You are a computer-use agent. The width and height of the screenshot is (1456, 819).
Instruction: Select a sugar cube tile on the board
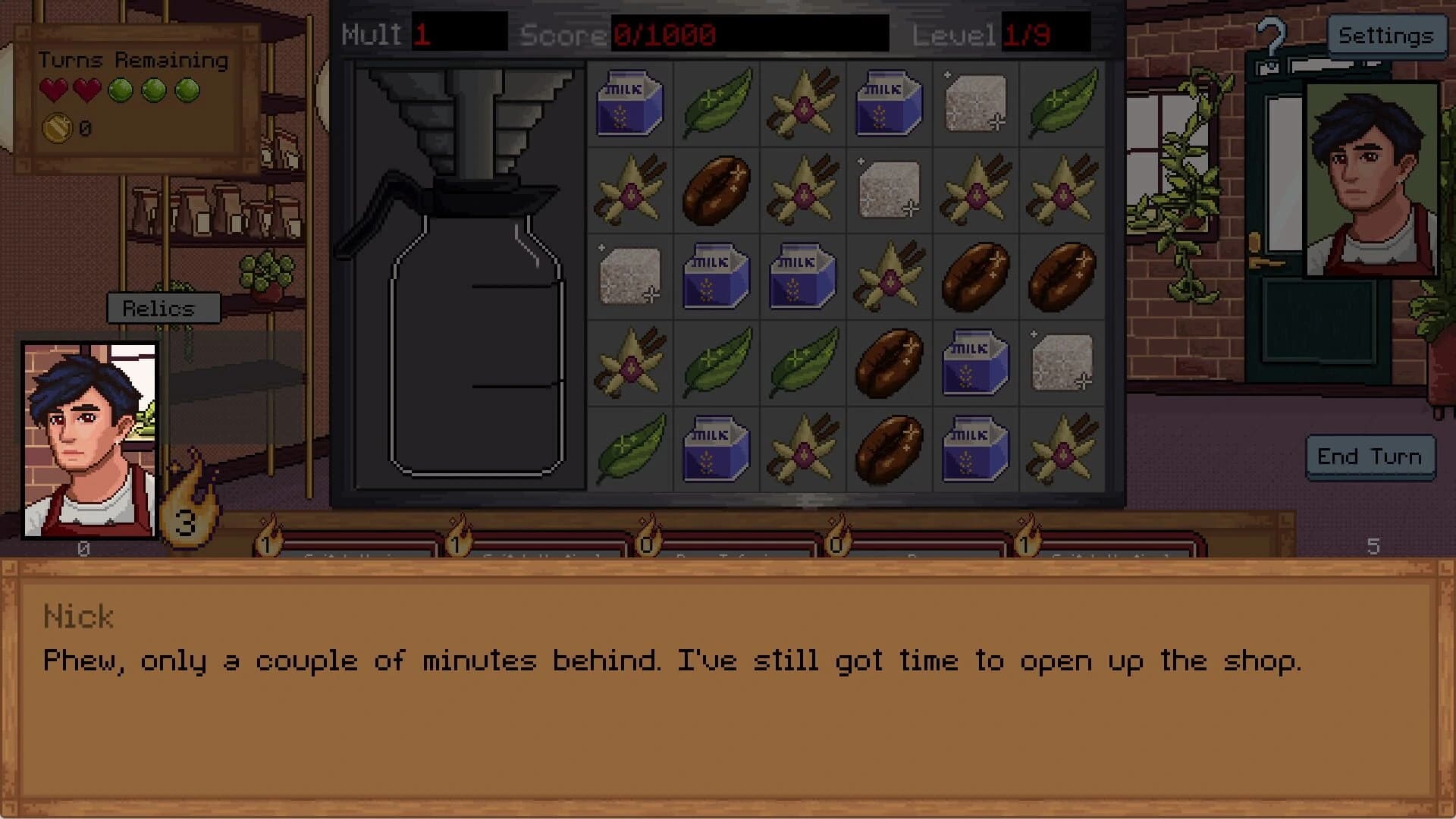pos(976,104)
